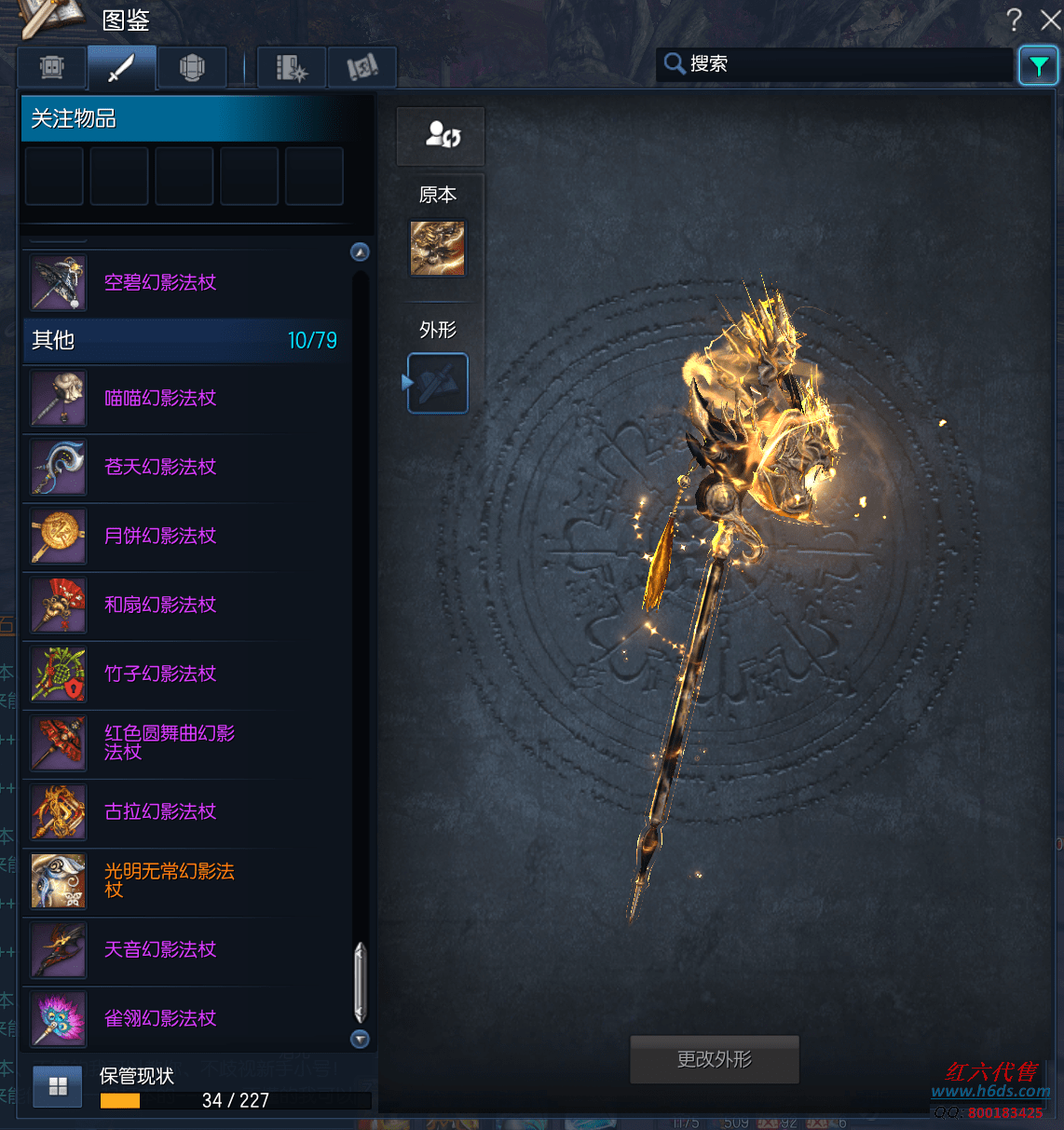Pick 古拉幻影法杖 from the list
Viewport: 1064px width, 1130px height.
pyautogui.click(x=160, y=812)
